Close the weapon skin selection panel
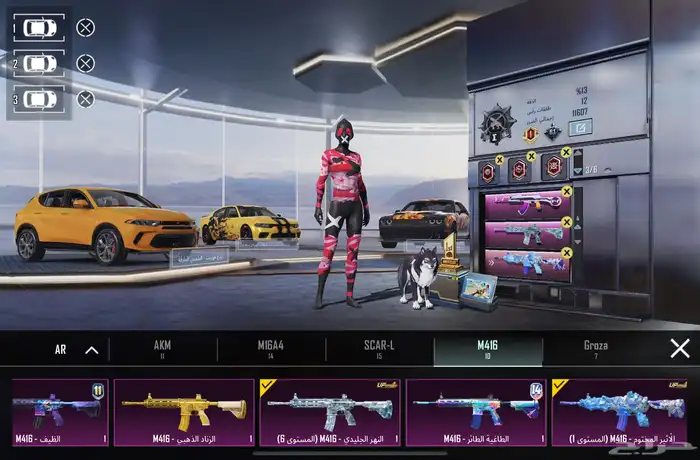 click(680, 349)
